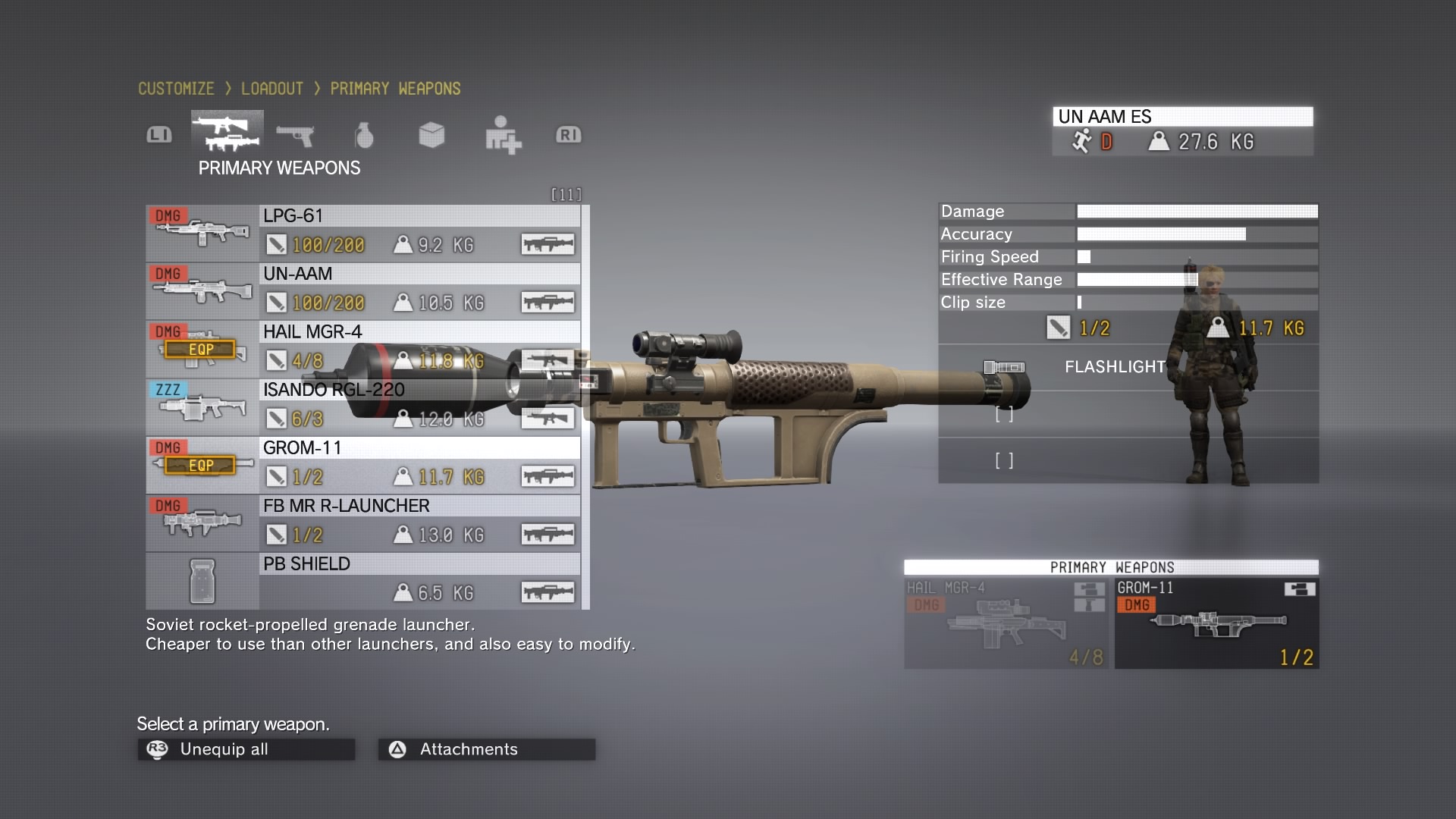The image size is (1456, 819).
Task: Click the weapon list scrollbar
Action: pos(585,406)
